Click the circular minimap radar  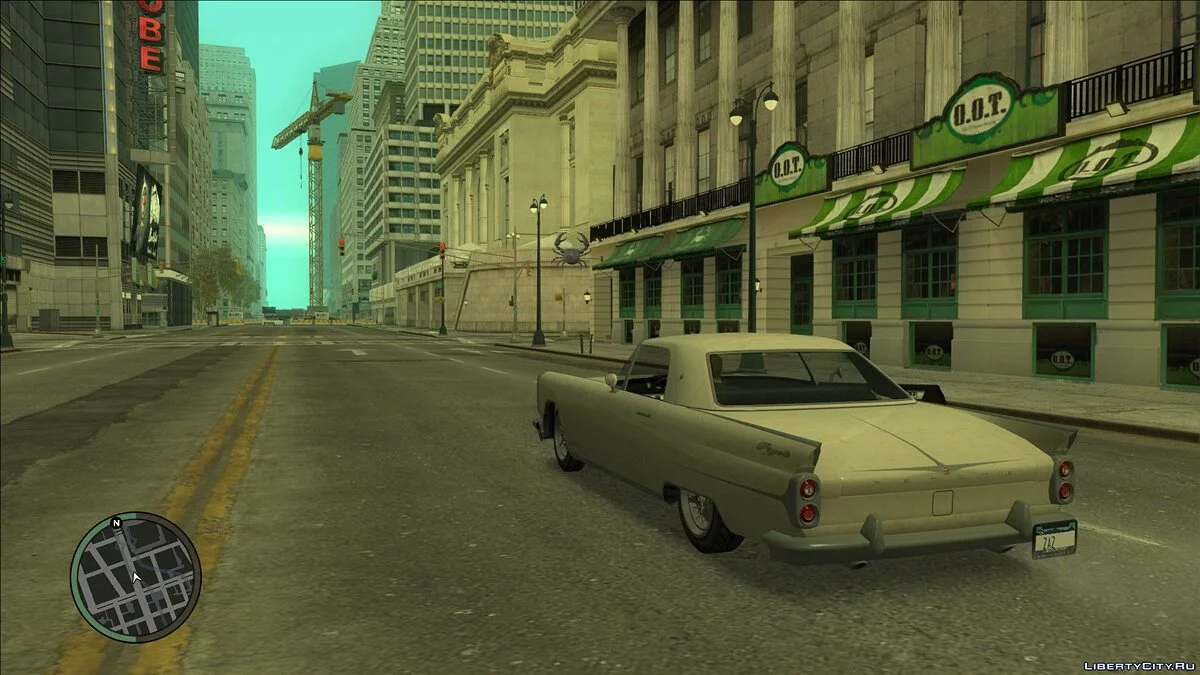pos(135,577)
